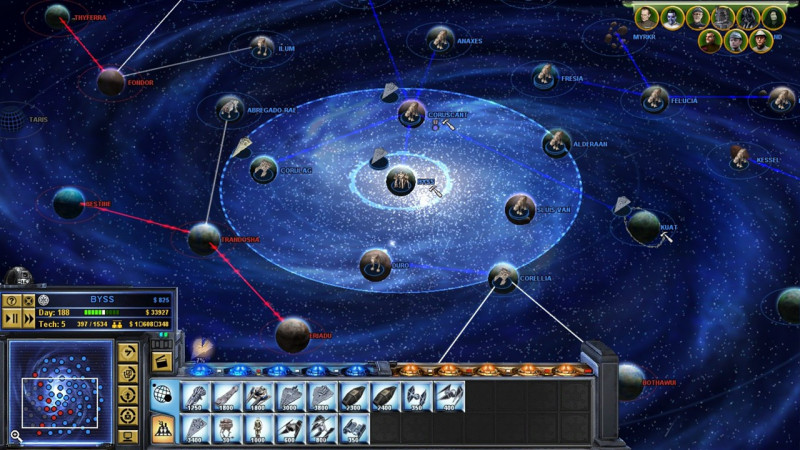Toggle the pause/play game speed button
This screenshot has width=800, height=450.
click(13, 318)
